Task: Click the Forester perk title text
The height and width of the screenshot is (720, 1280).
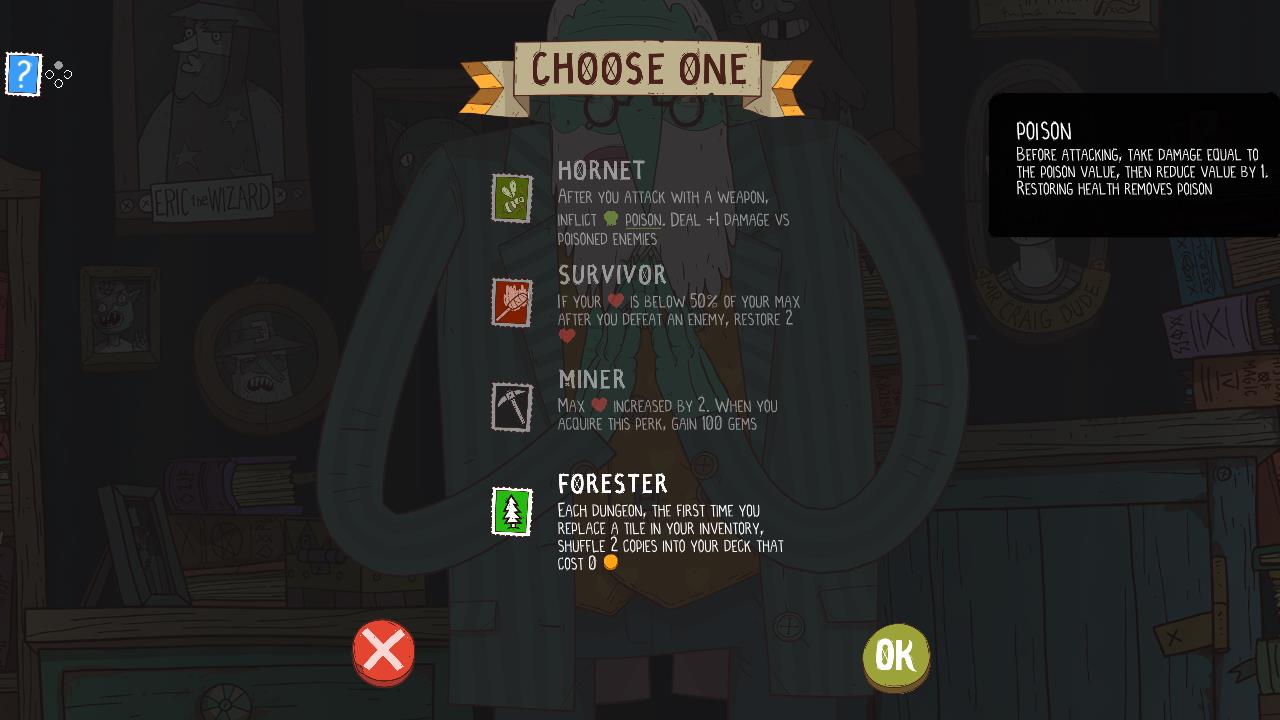Action: [613, 485]
